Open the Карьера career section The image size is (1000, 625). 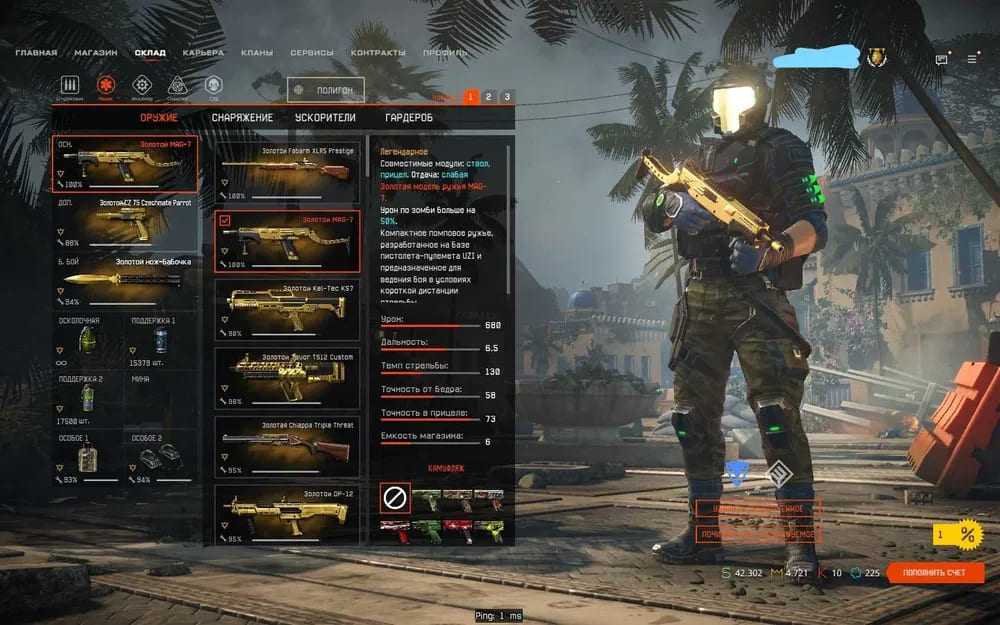pyautogui.click(x=203, y=53)
